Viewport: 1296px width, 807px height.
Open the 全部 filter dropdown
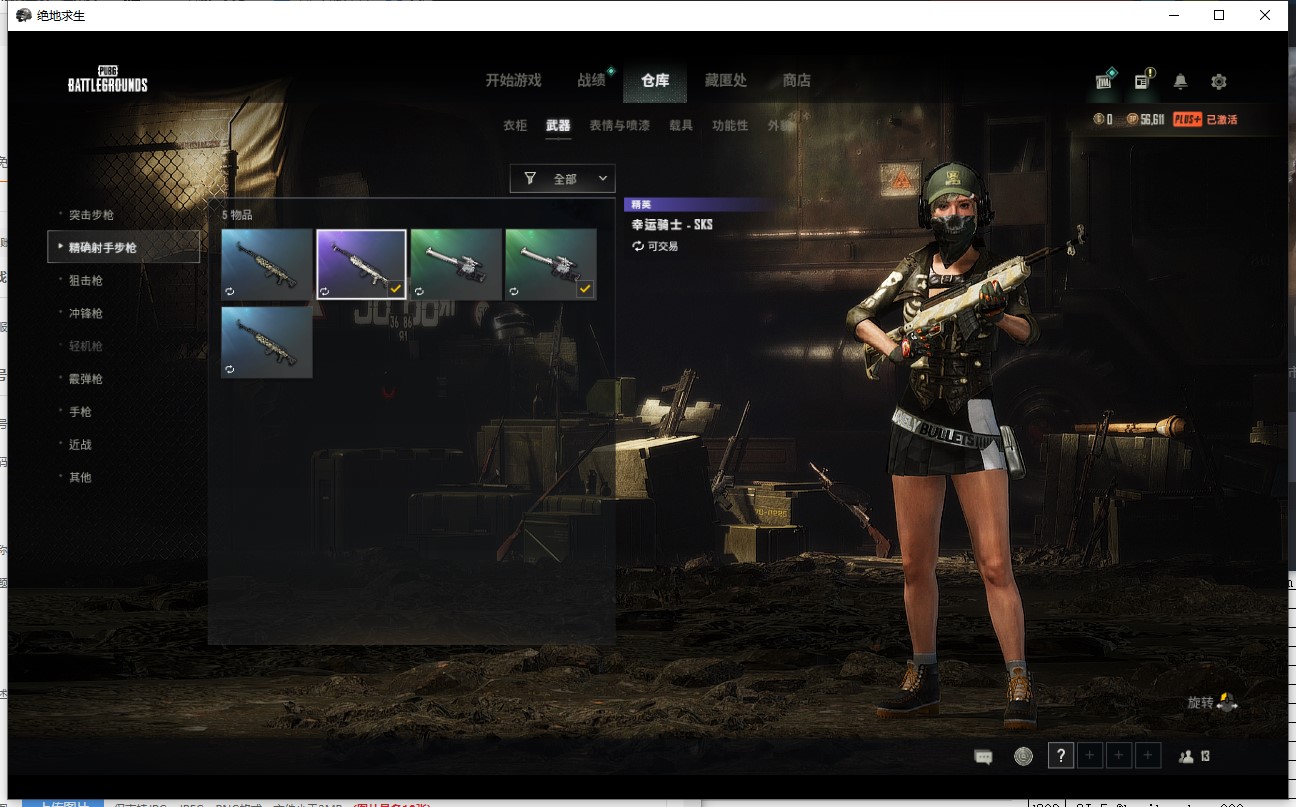tap(562, 178)
